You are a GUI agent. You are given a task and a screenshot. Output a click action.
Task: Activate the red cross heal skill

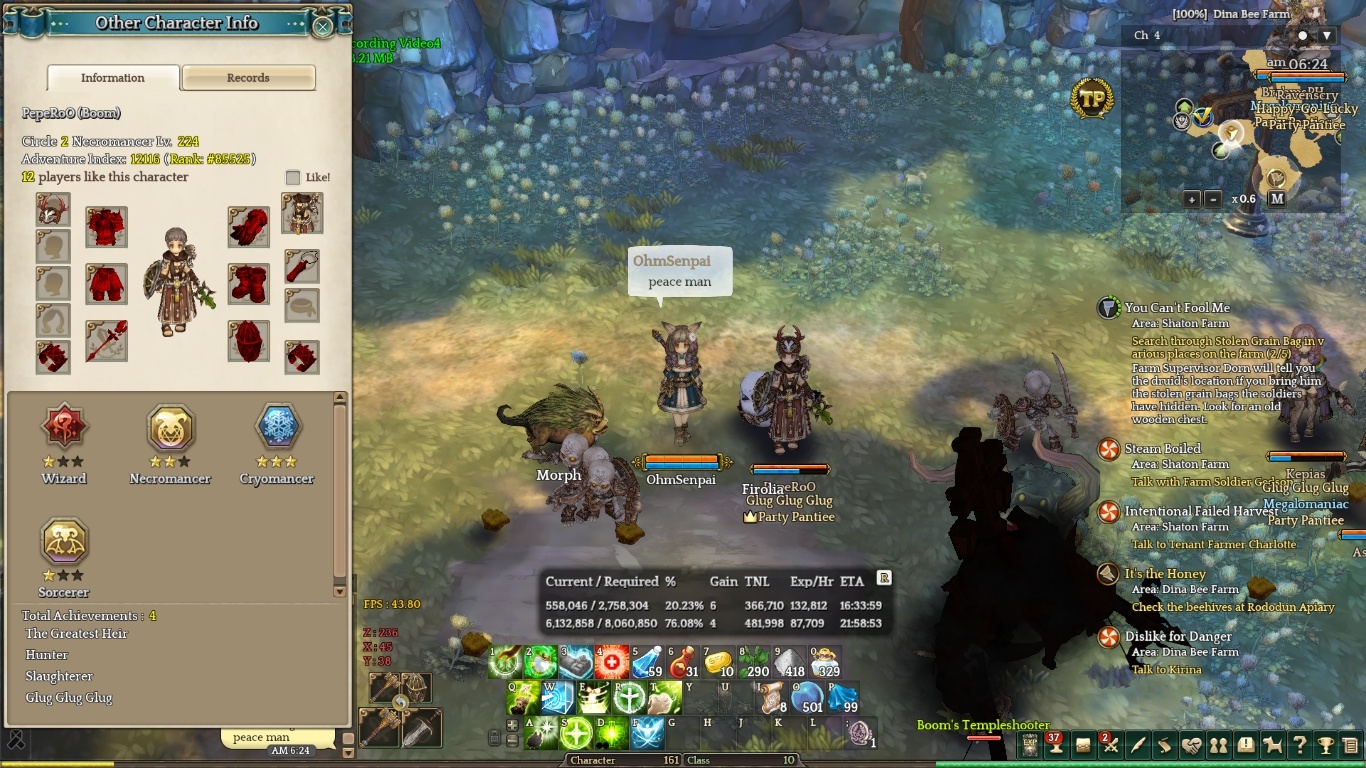[x=612, y=663]
